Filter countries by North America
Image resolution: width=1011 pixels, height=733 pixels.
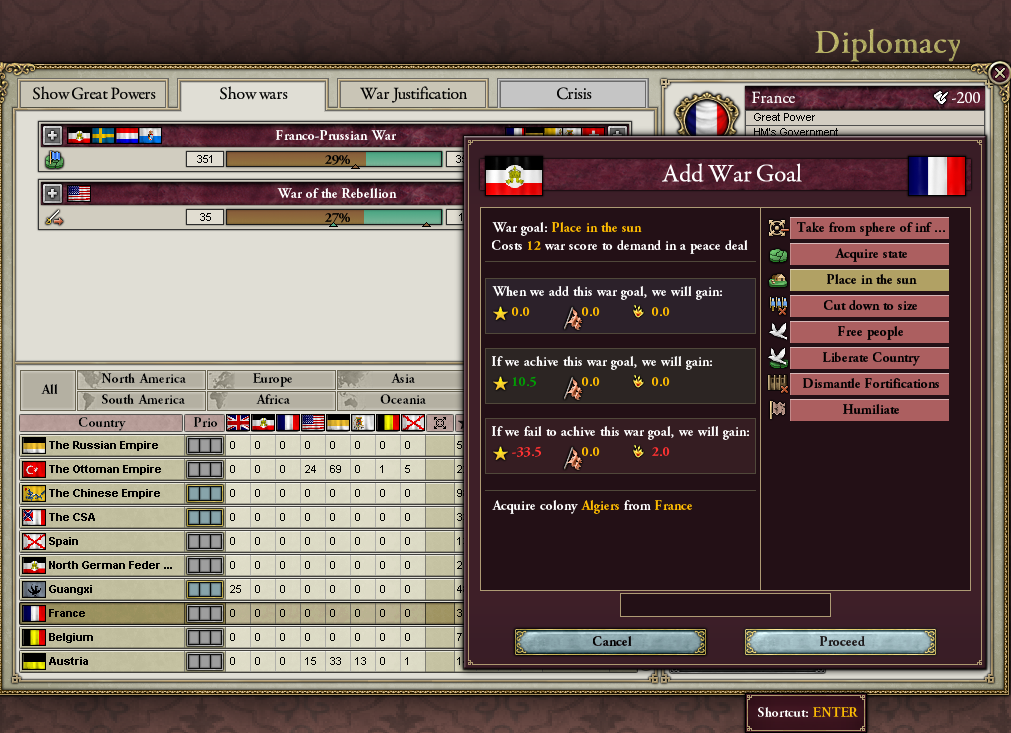pyautogui.click(x=143, y=379)
